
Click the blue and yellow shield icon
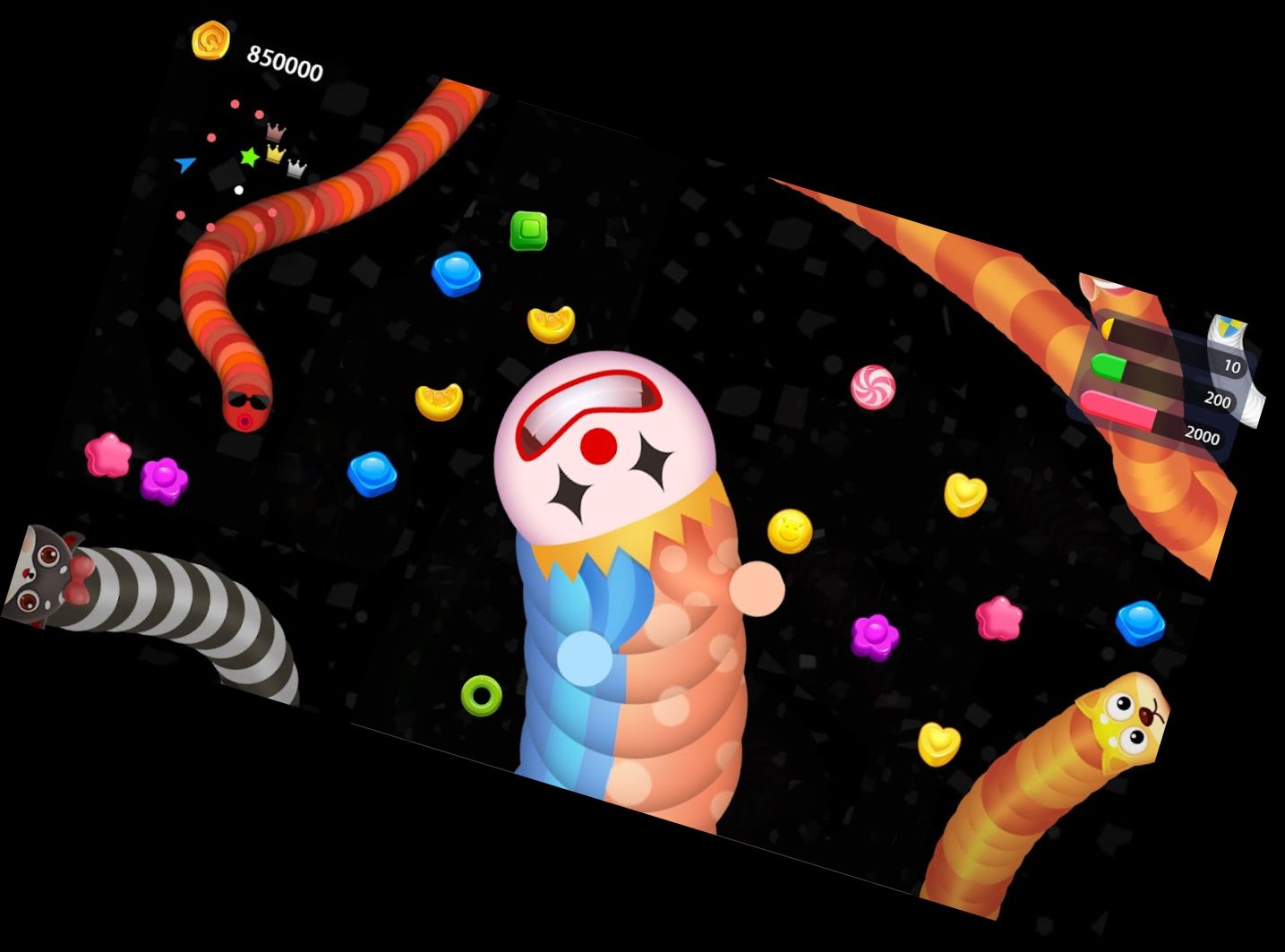coord(1228,328)
